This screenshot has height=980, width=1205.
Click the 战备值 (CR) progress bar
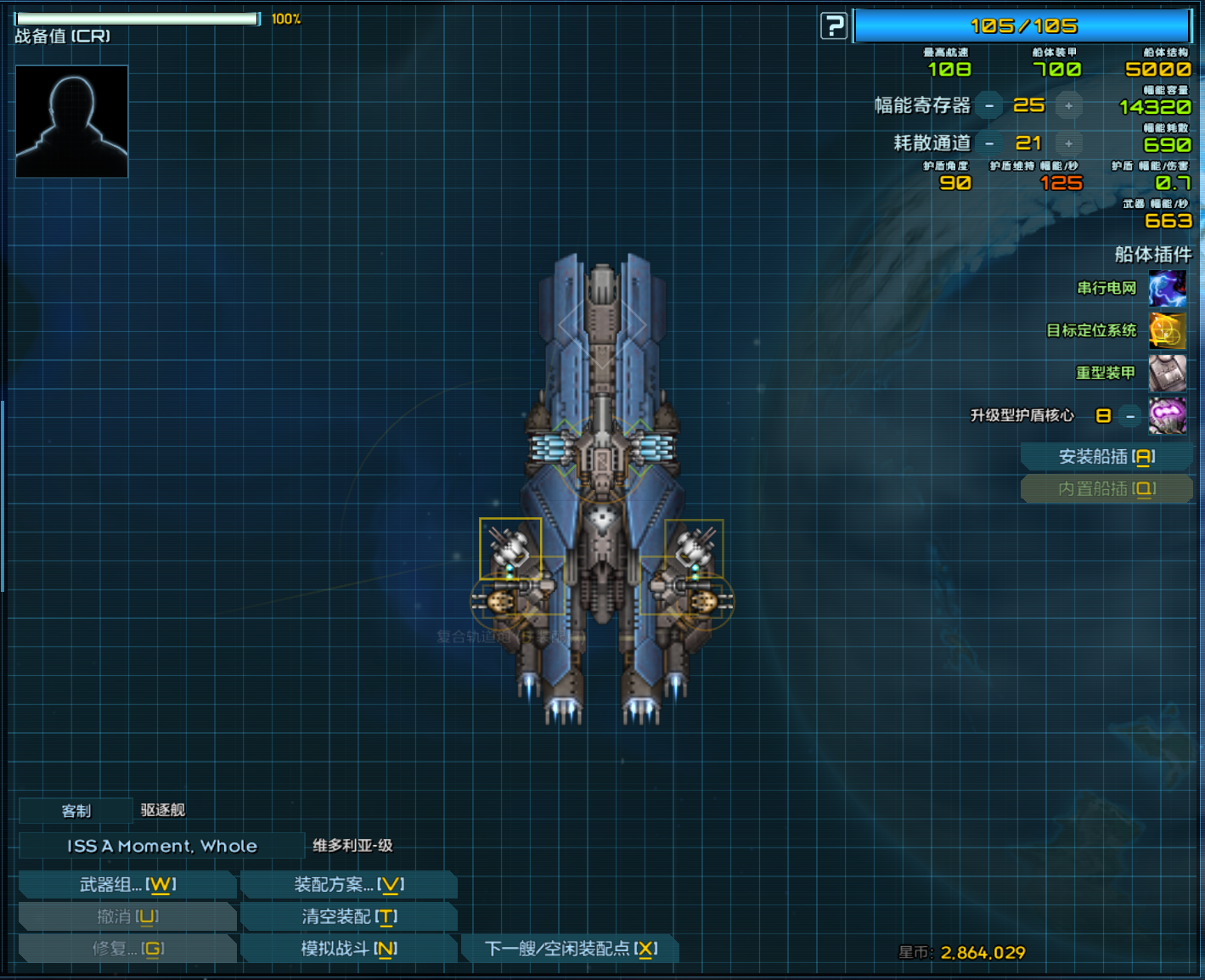[x=136, y=17]
